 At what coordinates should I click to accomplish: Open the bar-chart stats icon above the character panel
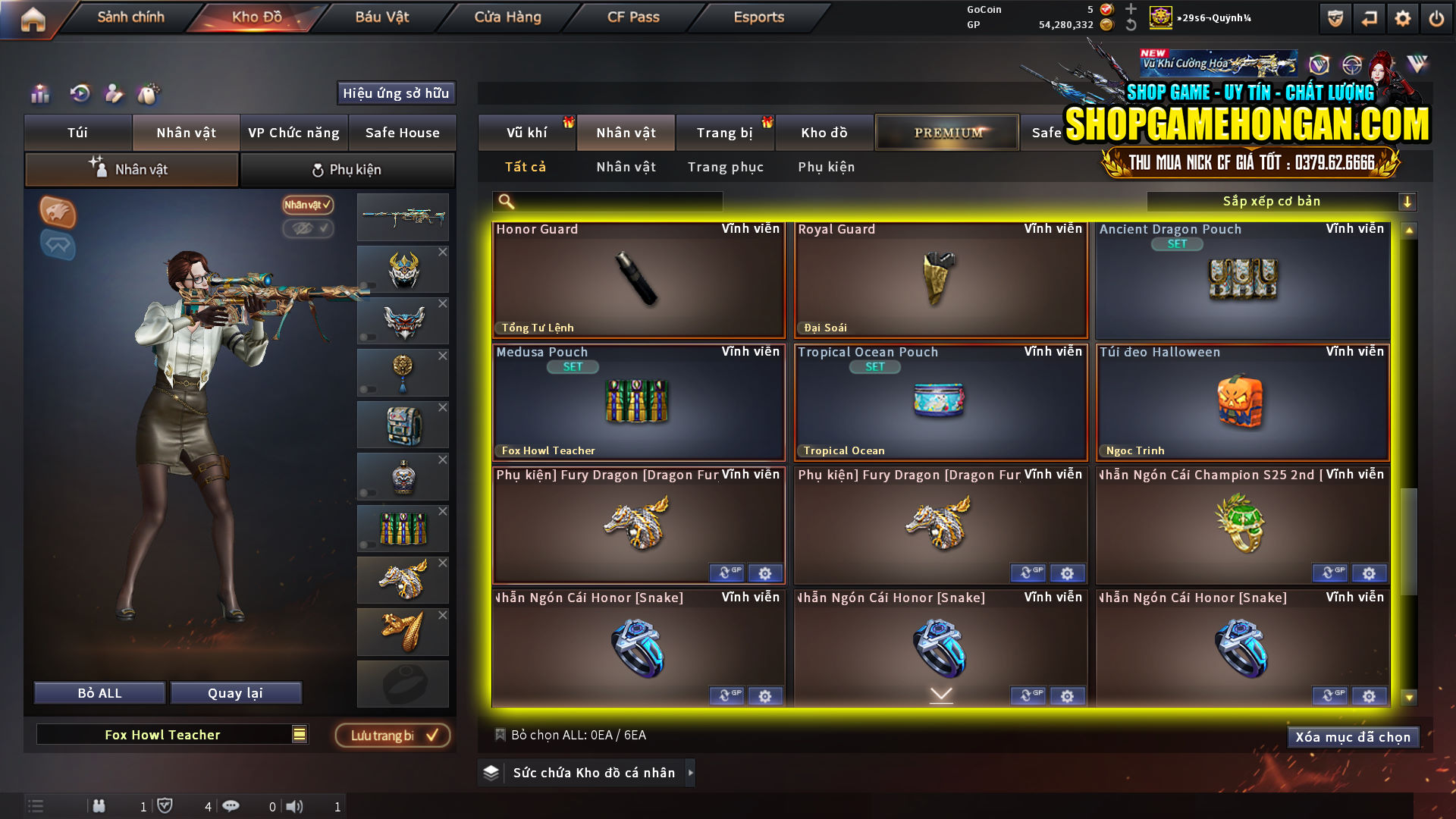tap(40, 93)
